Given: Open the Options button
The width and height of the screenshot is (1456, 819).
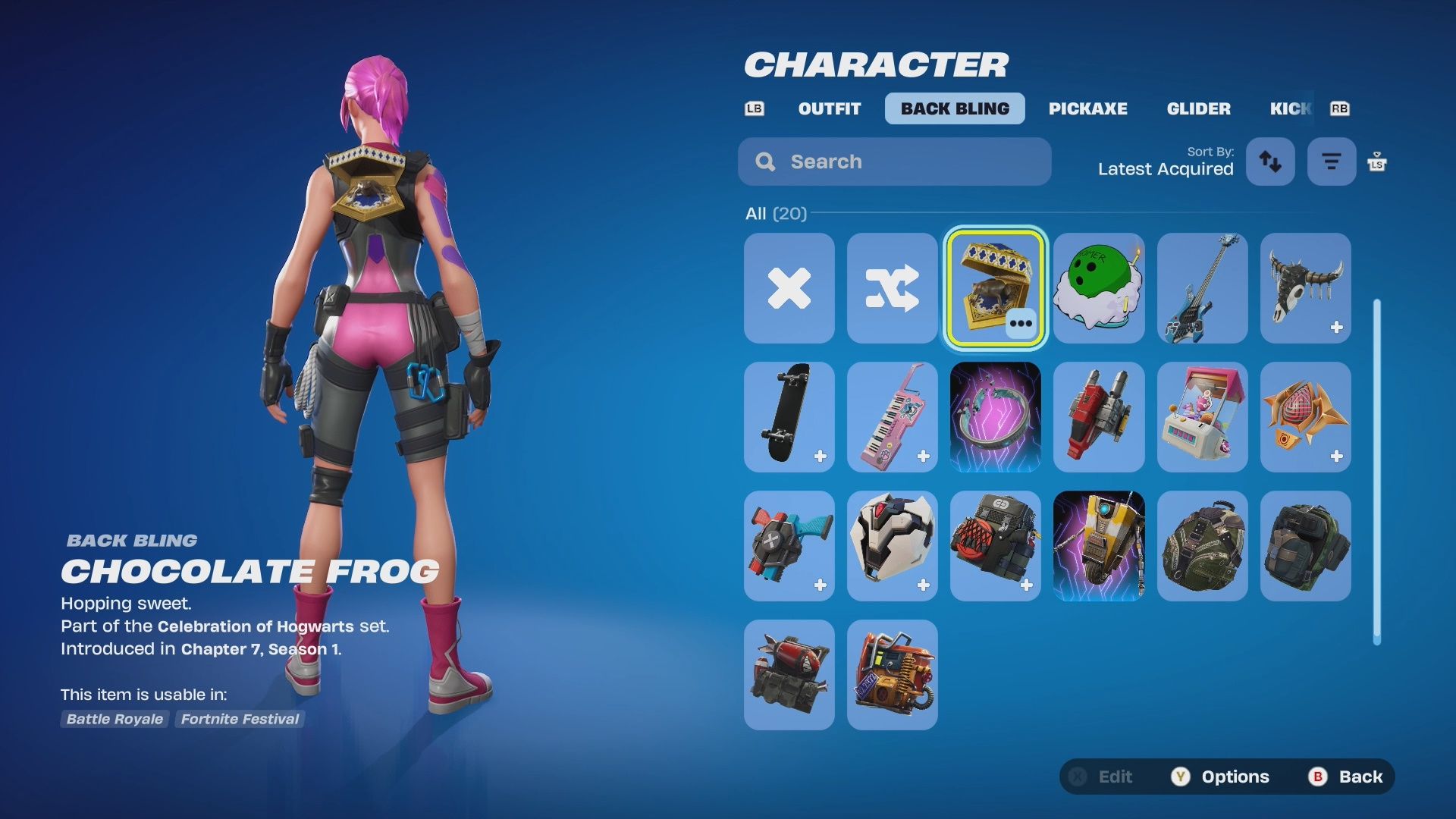Looking at the screenshot, I should point(1221,777).
